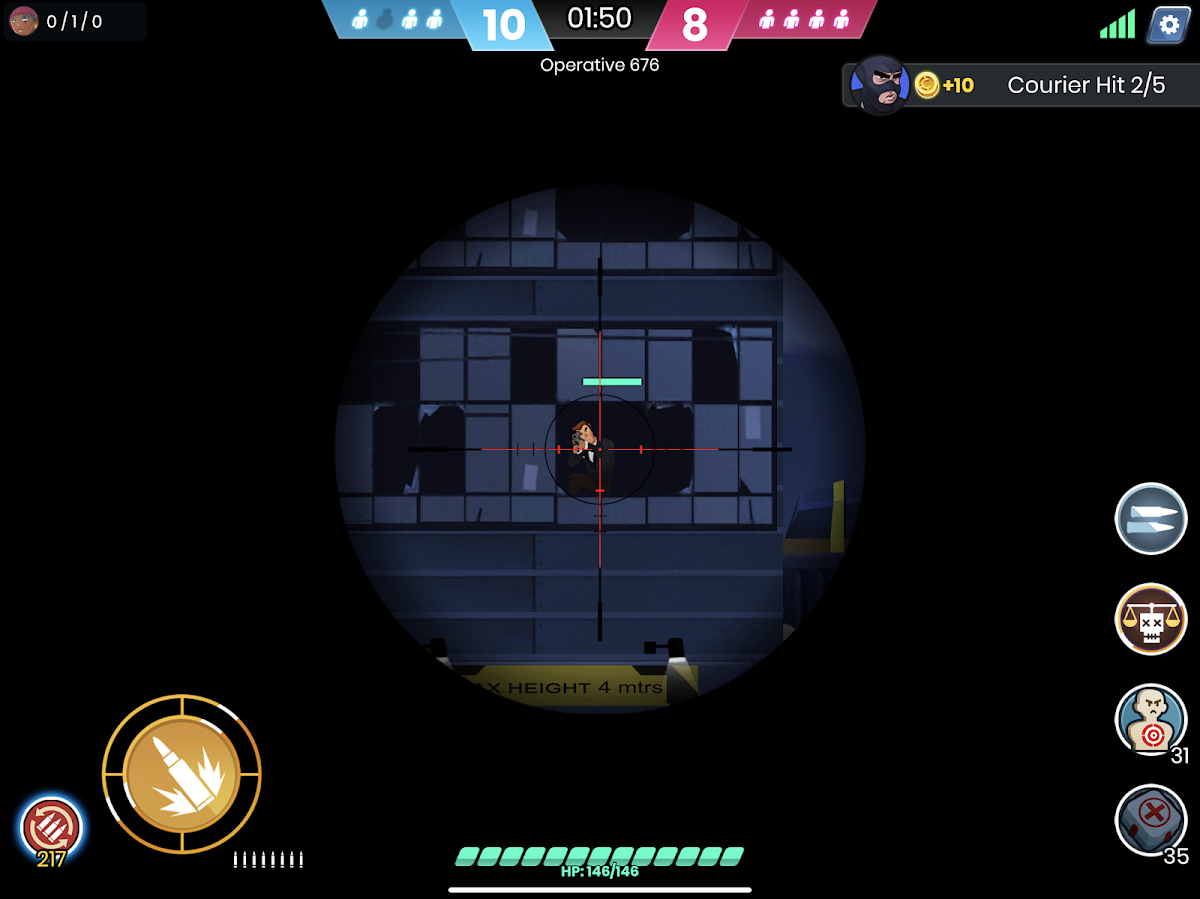Activate the red reload ammo button
Viewport: 1200px width, 899px height.
(x=51, y=828)
